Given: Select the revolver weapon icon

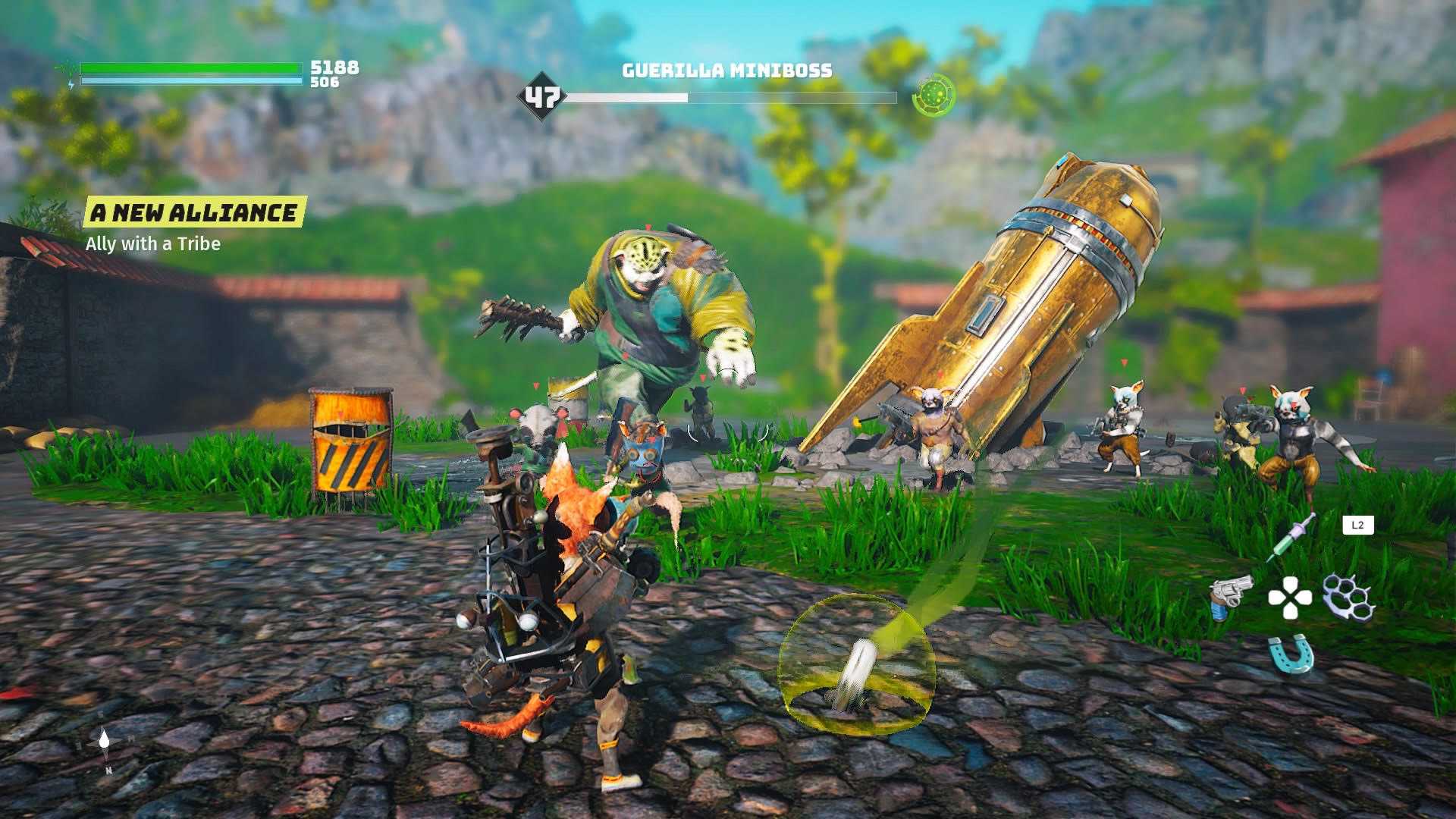Looking at the screenshot, I should [1229, 597].
